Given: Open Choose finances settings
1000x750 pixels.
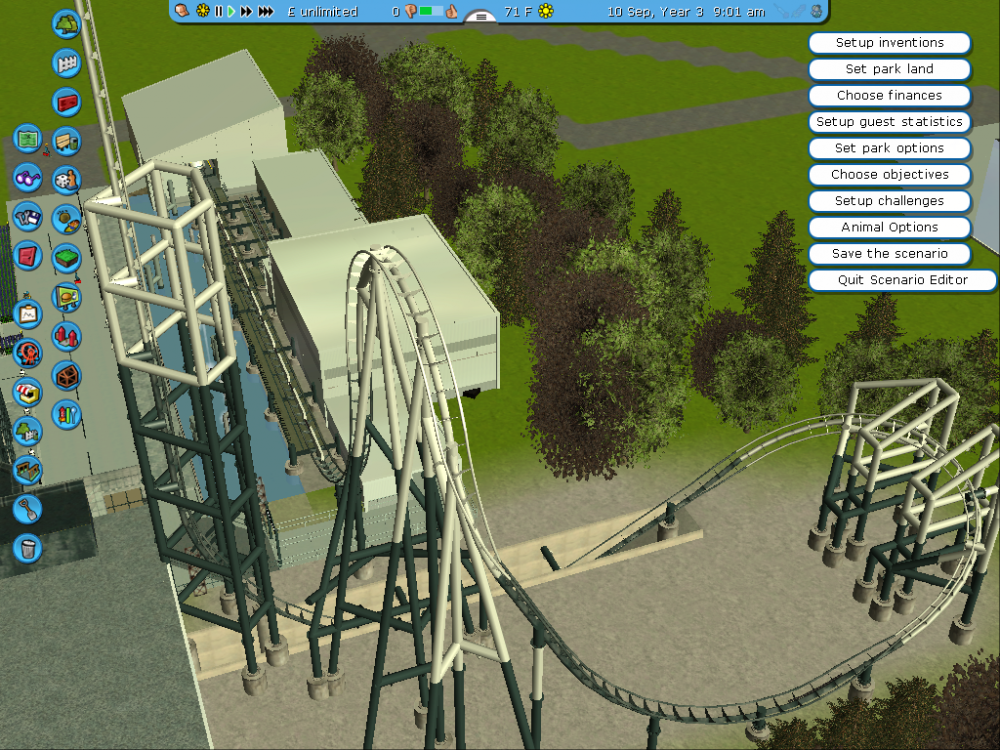Looking at the screenshot, I should pos(889,96).
